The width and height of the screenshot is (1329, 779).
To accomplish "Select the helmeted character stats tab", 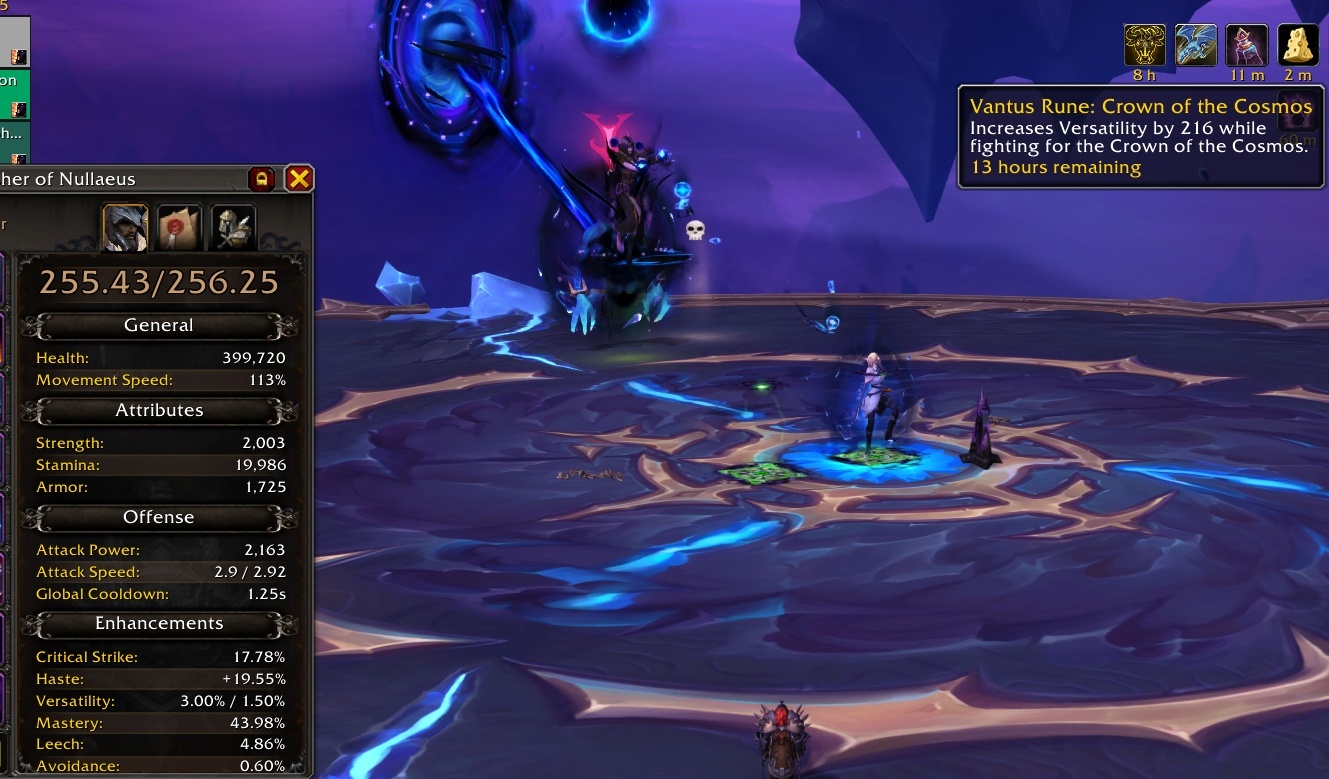I will [125, 227].
